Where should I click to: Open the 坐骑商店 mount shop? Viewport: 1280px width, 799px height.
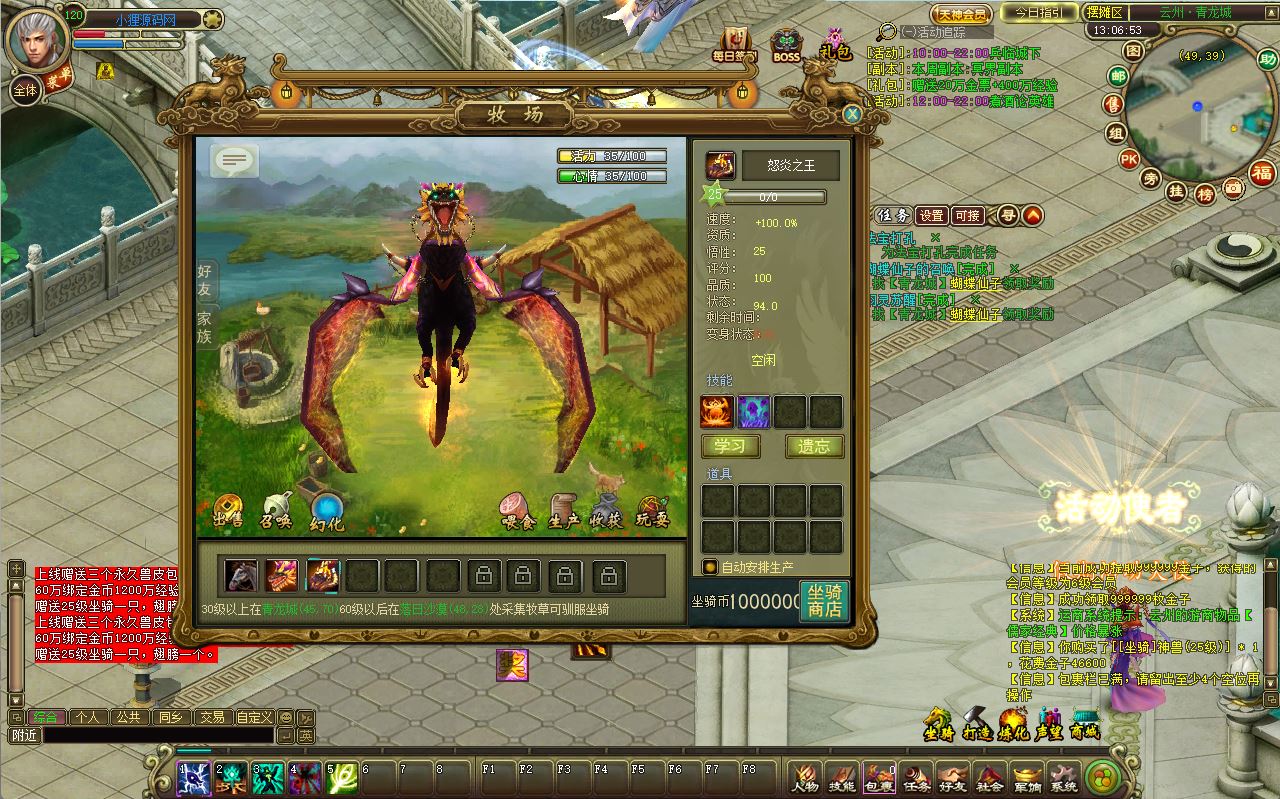point(824,600)
